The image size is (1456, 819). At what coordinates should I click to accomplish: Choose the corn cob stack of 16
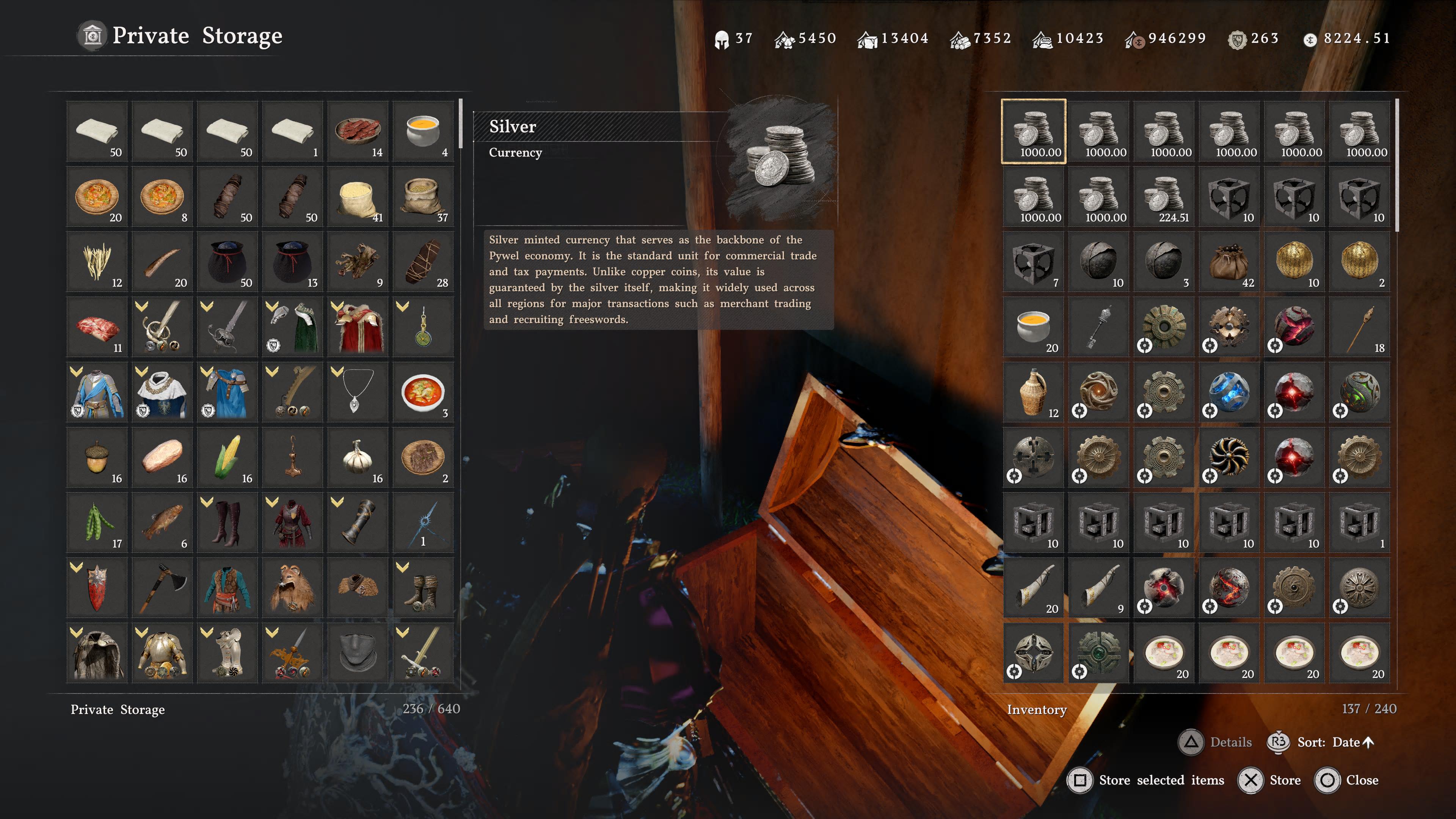[x=227, y=457]
